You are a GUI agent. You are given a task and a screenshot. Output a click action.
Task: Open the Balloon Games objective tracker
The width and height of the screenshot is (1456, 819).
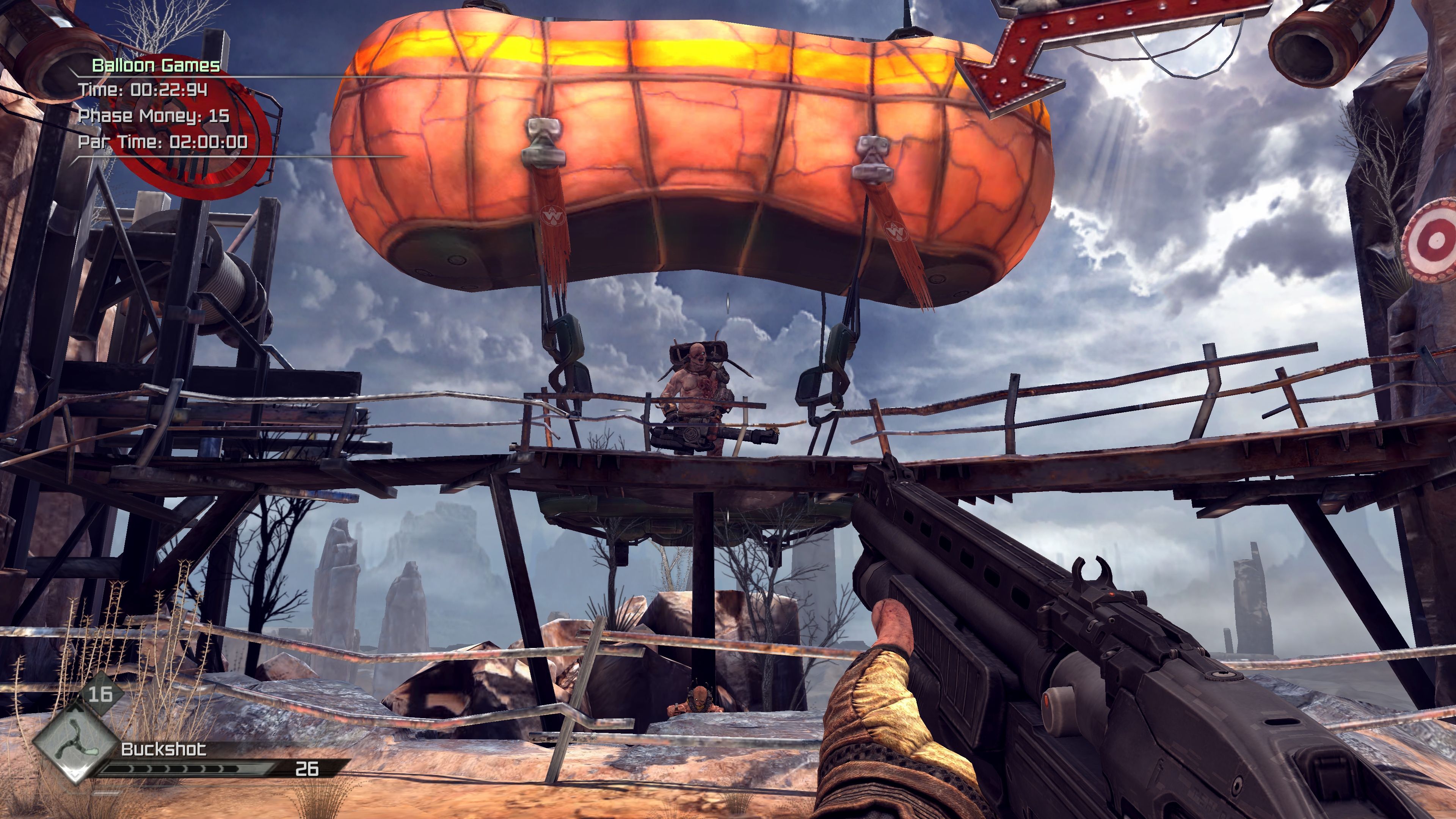[x=156, y=66]
